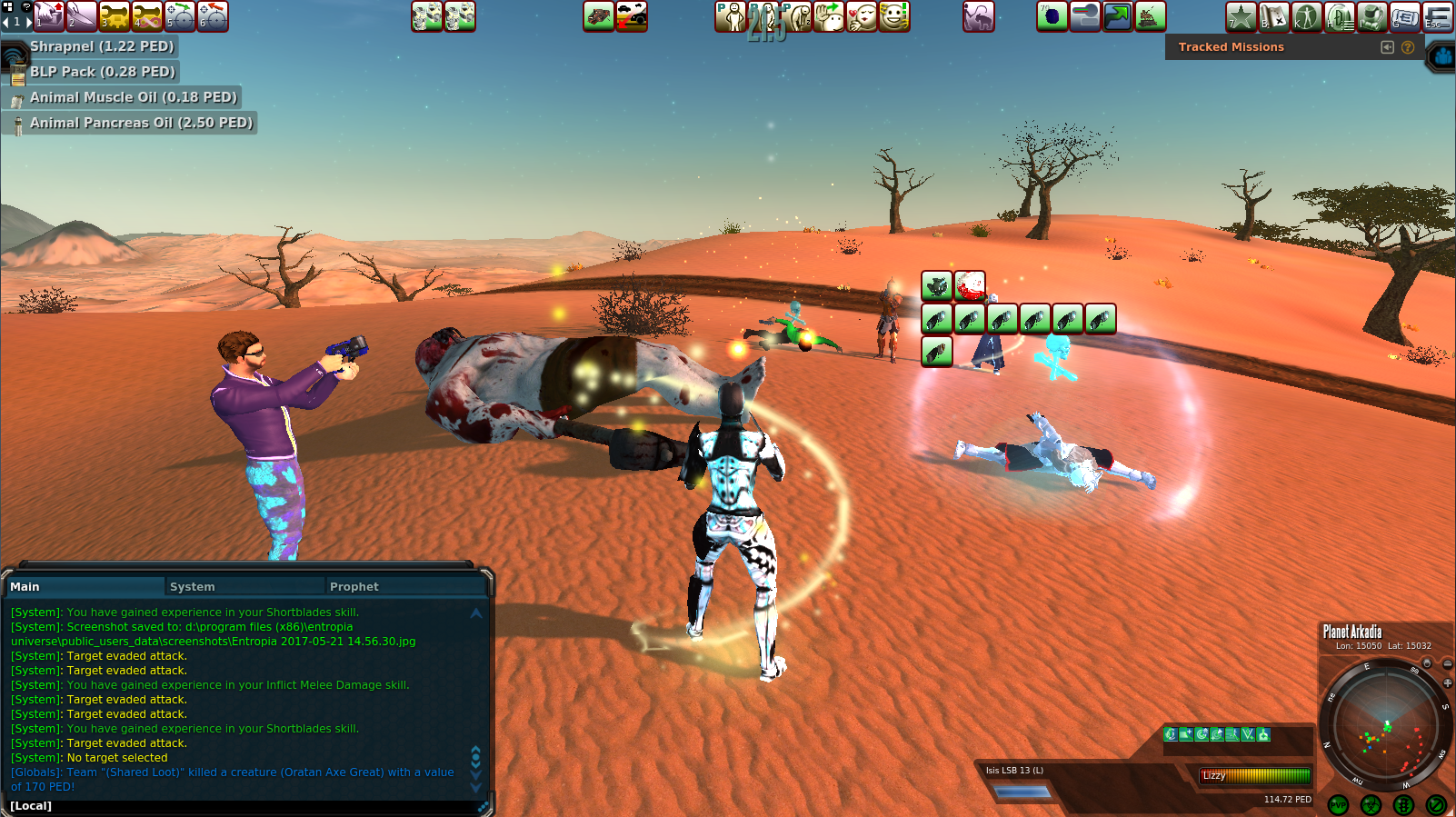Image resolution: width=1456 pixels, height=817 pixels.
Task: Click the Shrapnel loot entry
Action: pyautogui.click(x=101, y=46)
